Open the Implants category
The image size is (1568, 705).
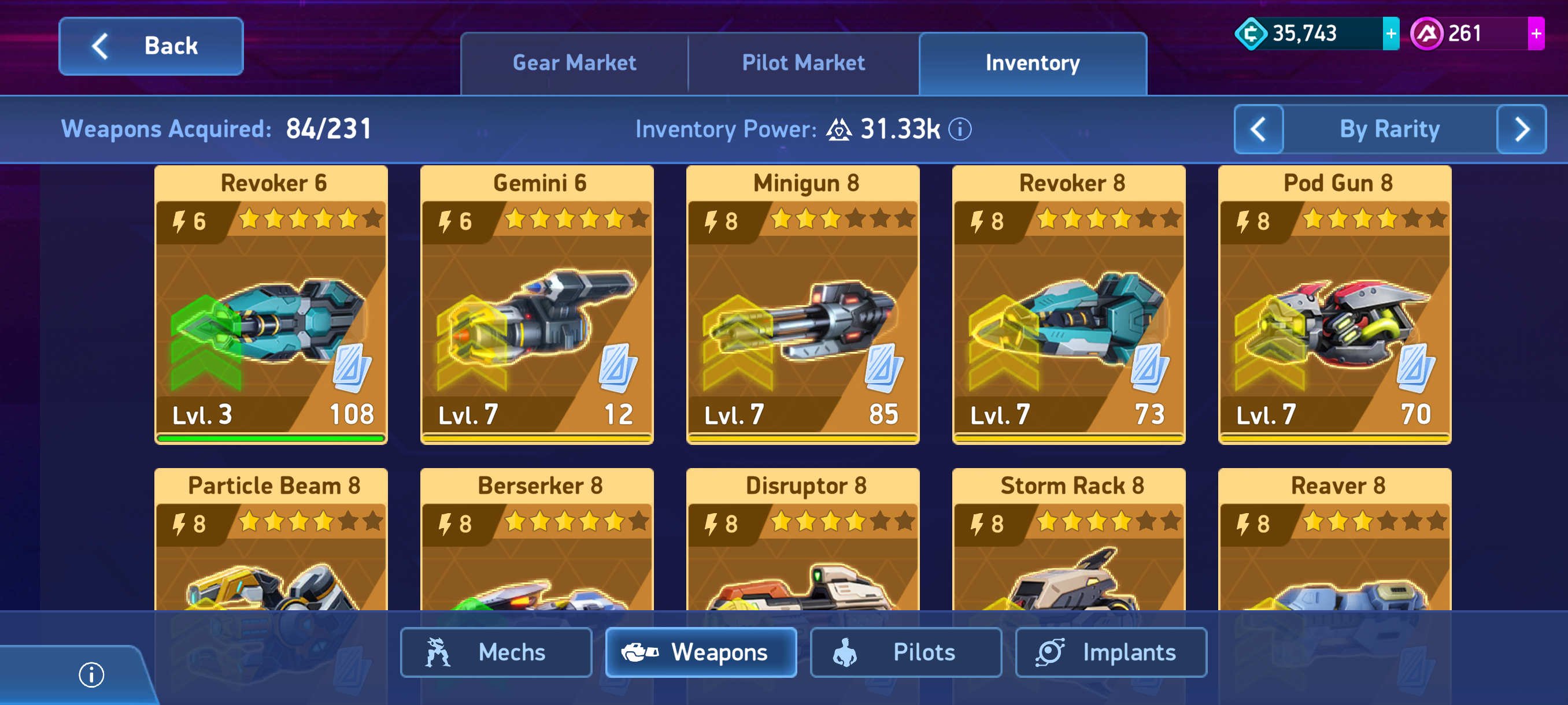(x=1110, y=652)
